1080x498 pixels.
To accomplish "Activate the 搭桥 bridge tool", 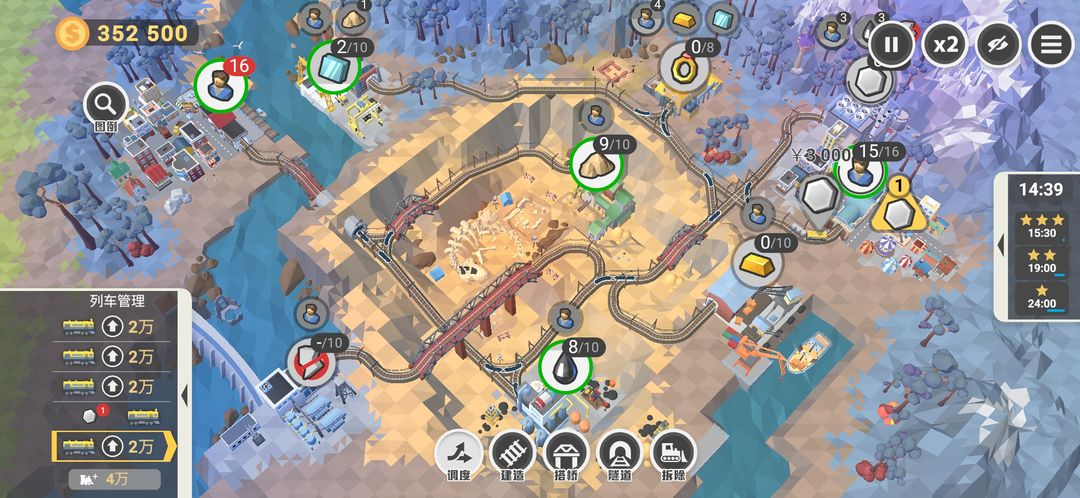I will pyautogui.click(x=566, y=455).
